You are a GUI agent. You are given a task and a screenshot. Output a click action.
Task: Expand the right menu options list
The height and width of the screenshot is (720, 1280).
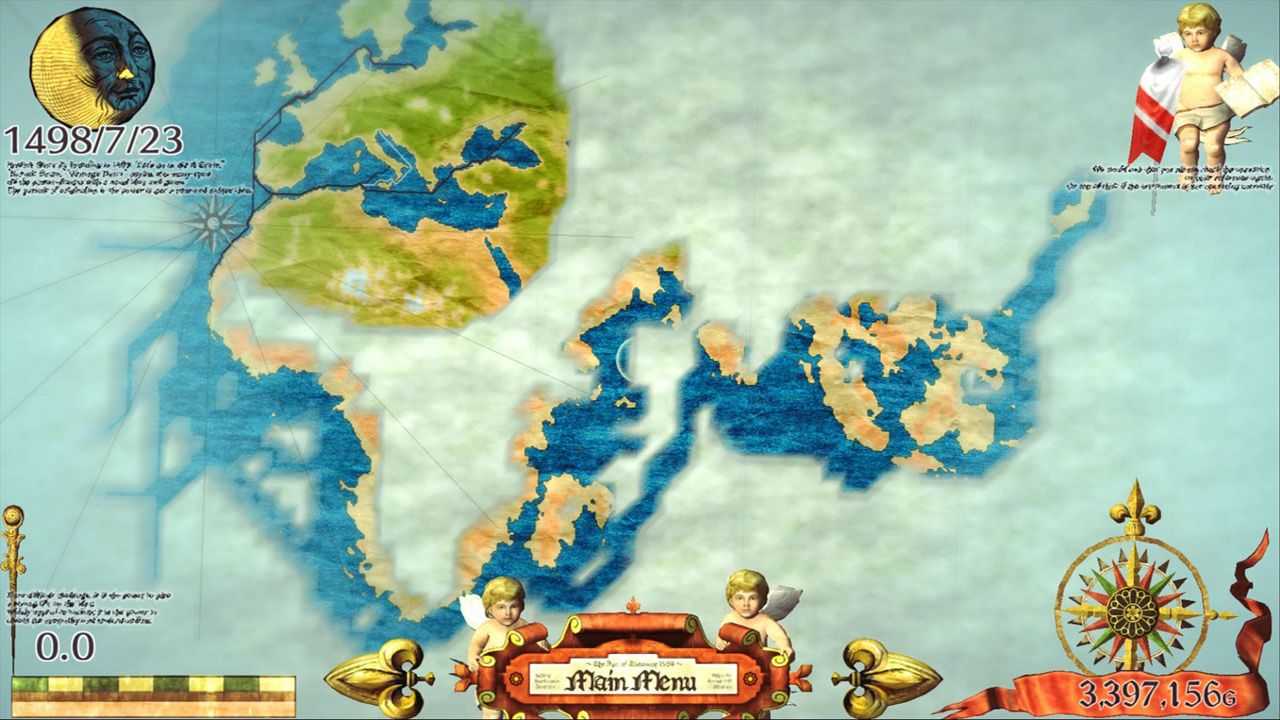coord(722,679)
